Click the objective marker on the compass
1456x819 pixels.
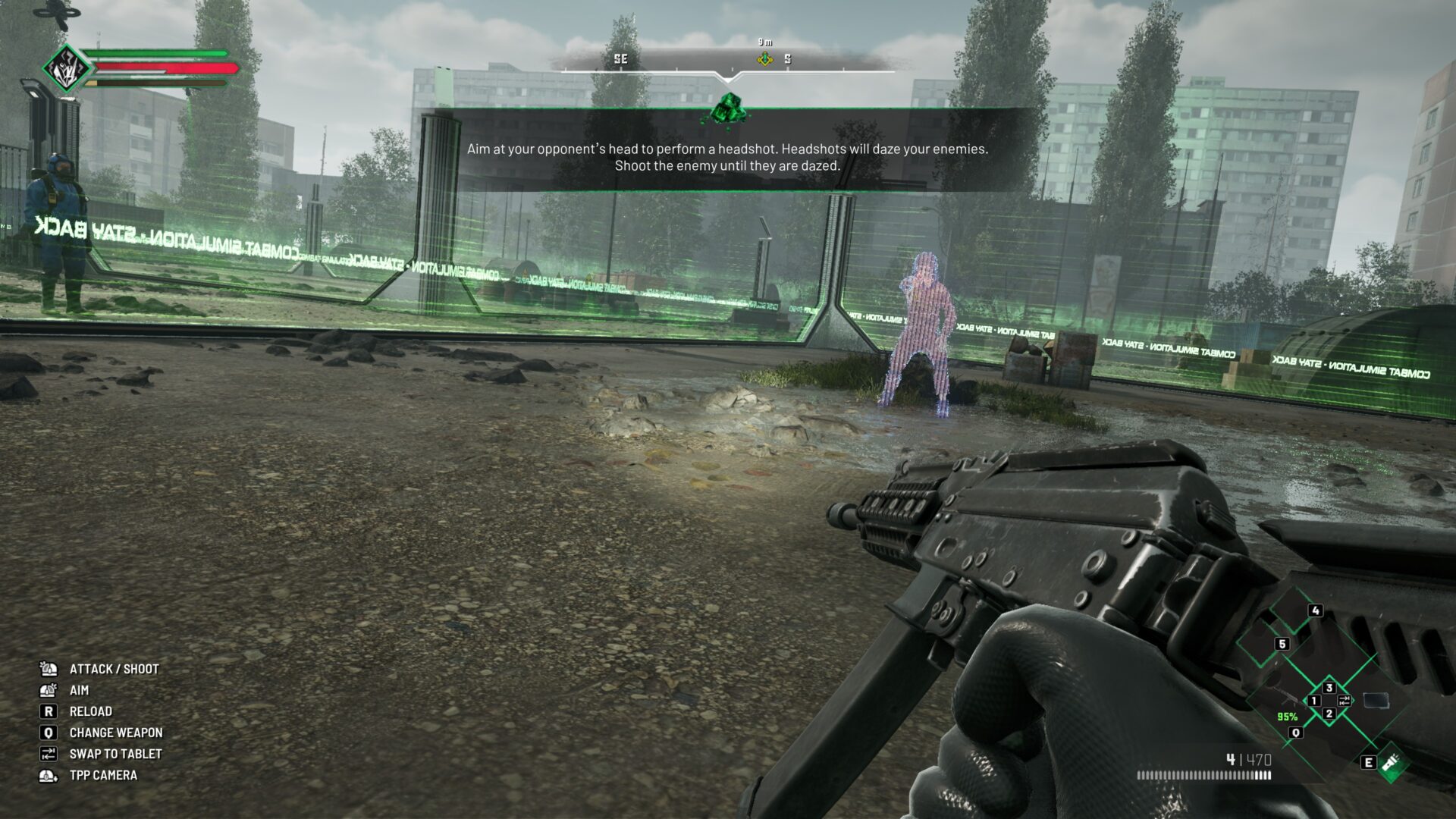(764, 59)
